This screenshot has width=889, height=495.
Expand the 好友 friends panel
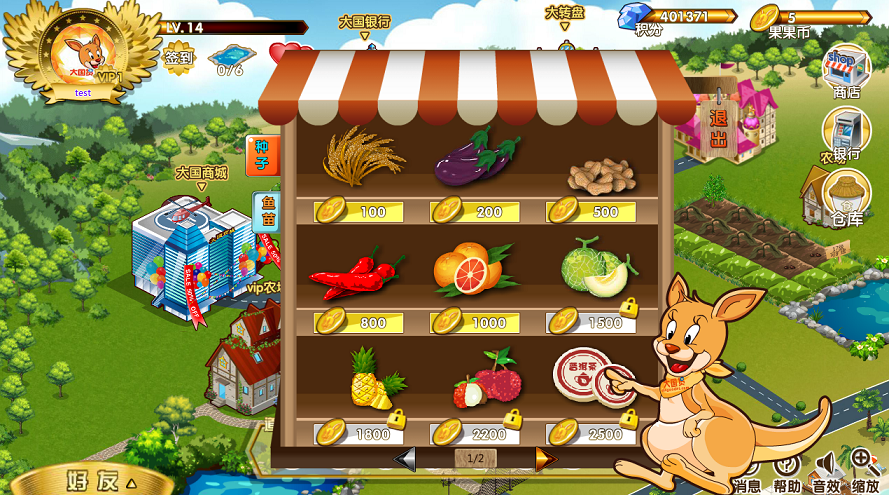pos(99,481)
